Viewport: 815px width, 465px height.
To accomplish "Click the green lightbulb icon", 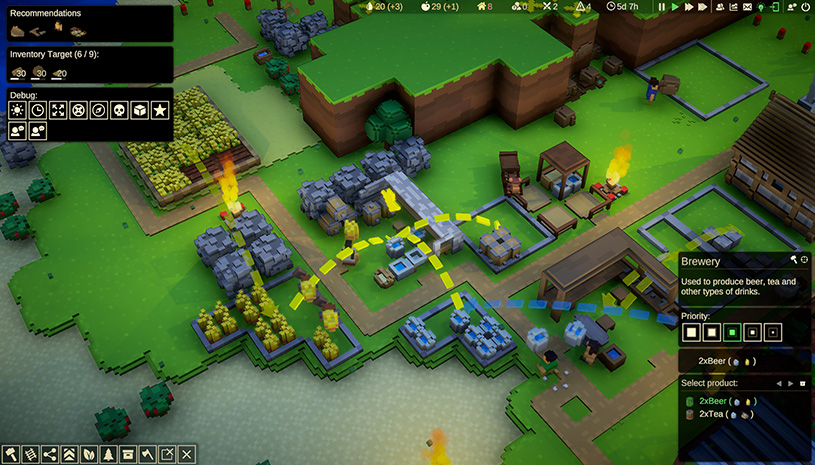I will [x=761, y=7].
